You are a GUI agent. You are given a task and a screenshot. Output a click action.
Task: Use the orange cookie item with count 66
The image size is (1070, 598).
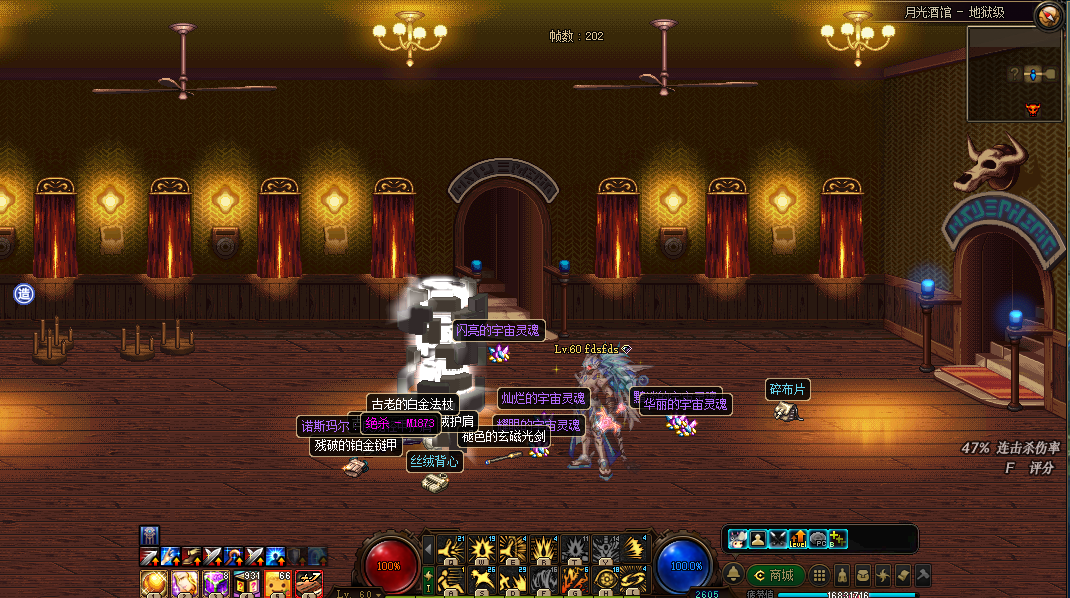click(277, 582)
